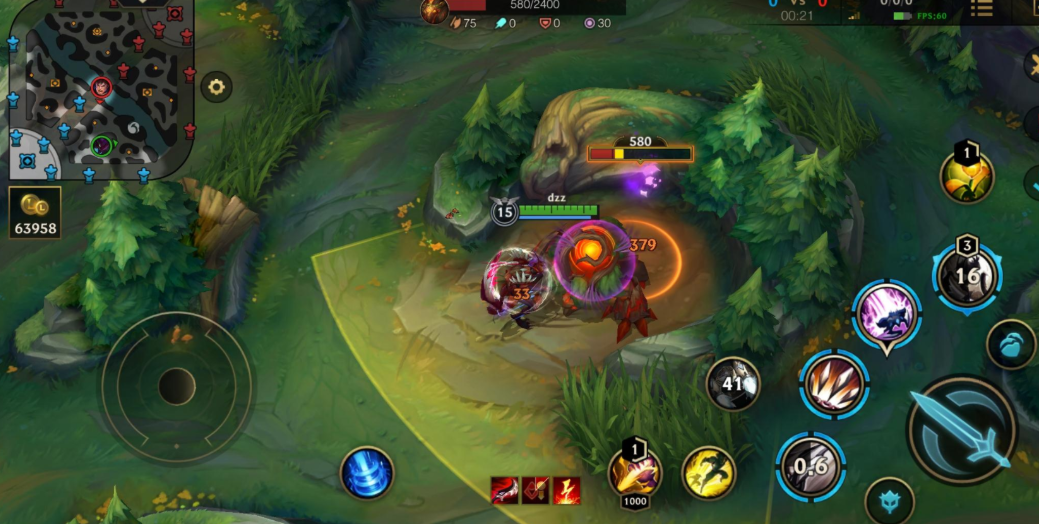
Task: Activate the blue recall button
Action: pos(367,473)
